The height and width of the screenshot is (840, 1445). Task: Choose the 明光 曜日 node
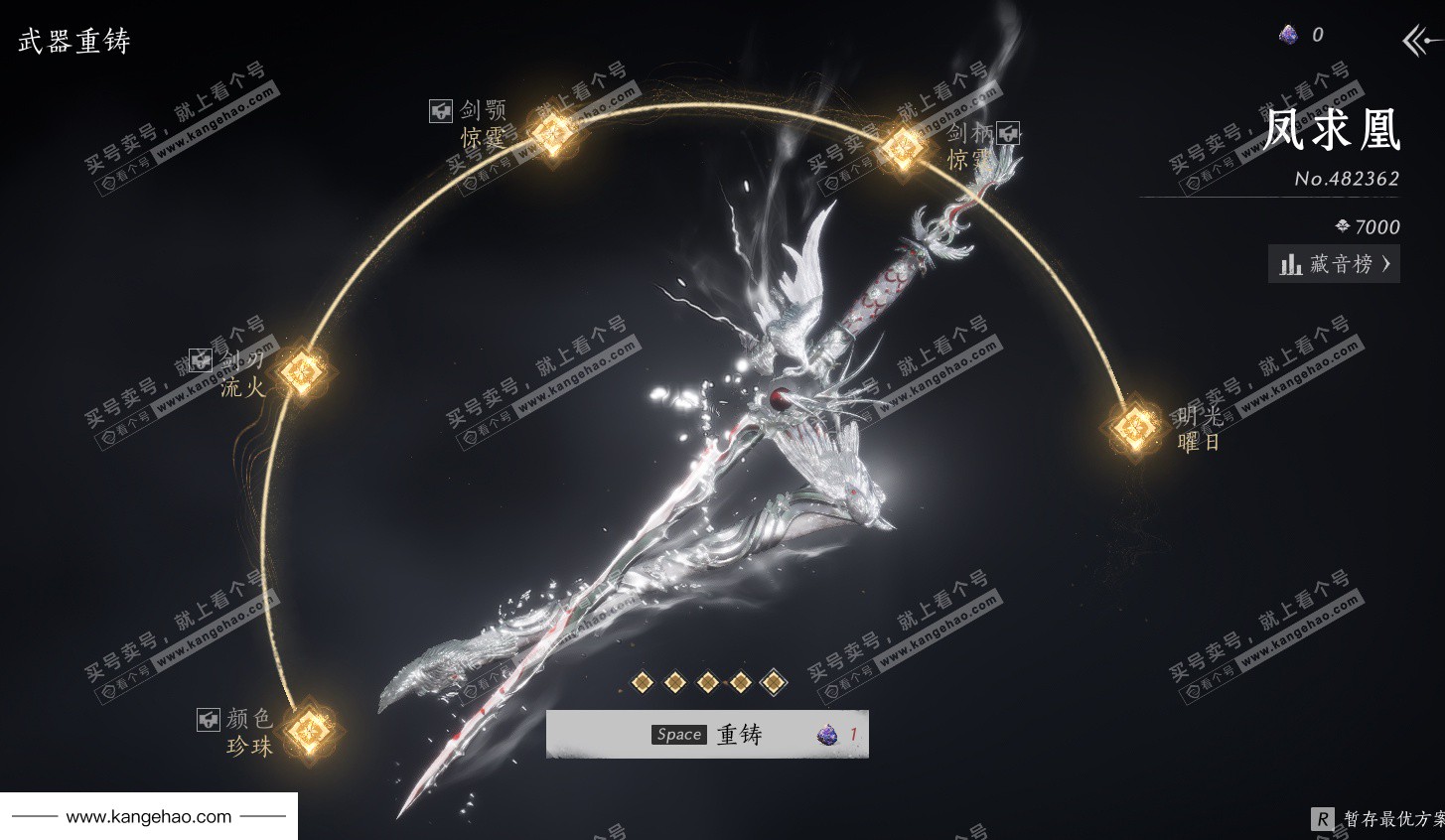coord(1131,429)
